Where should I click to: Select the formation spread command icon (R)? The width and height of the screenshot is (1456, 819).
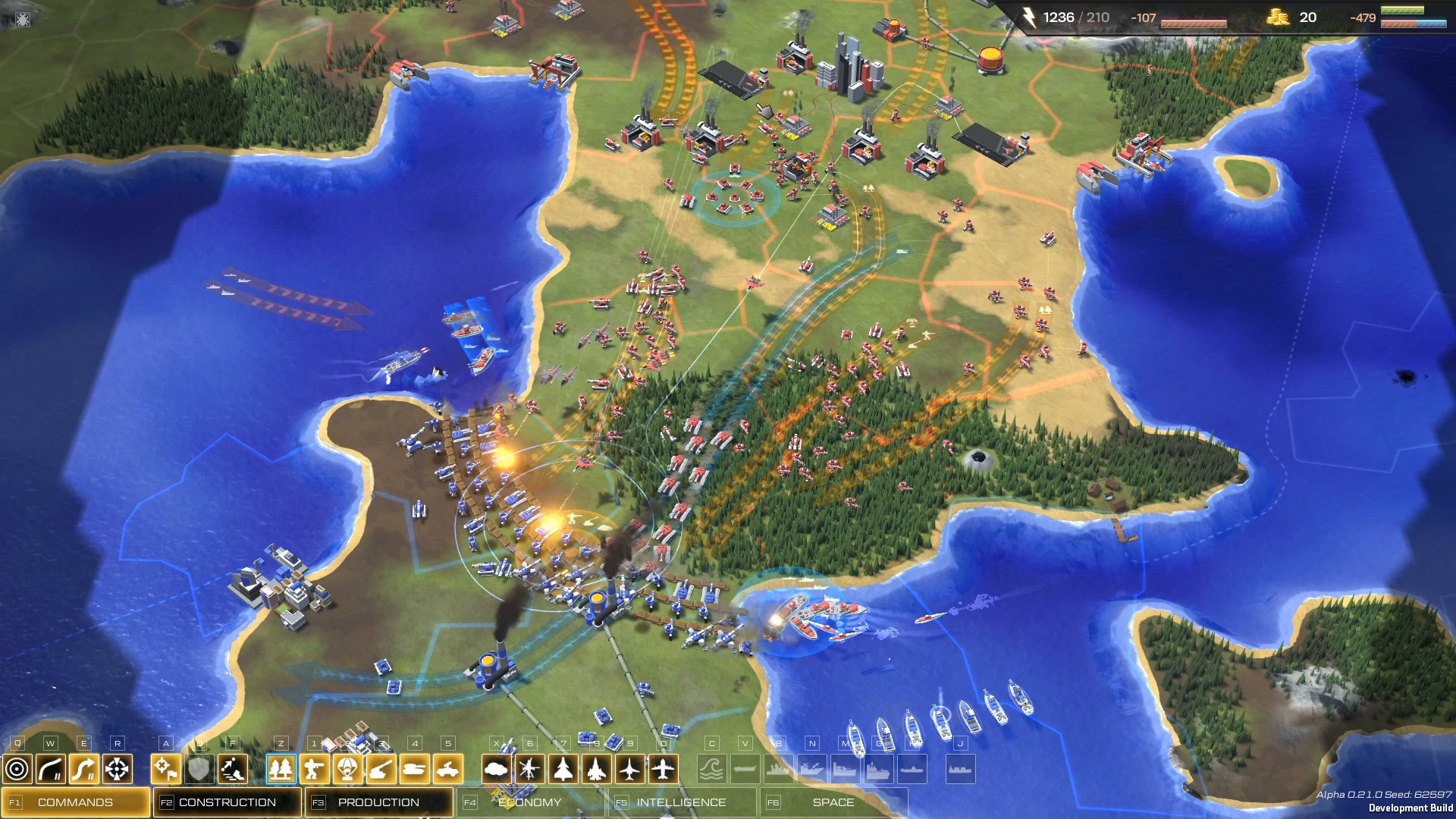click(x=117, y=769)
